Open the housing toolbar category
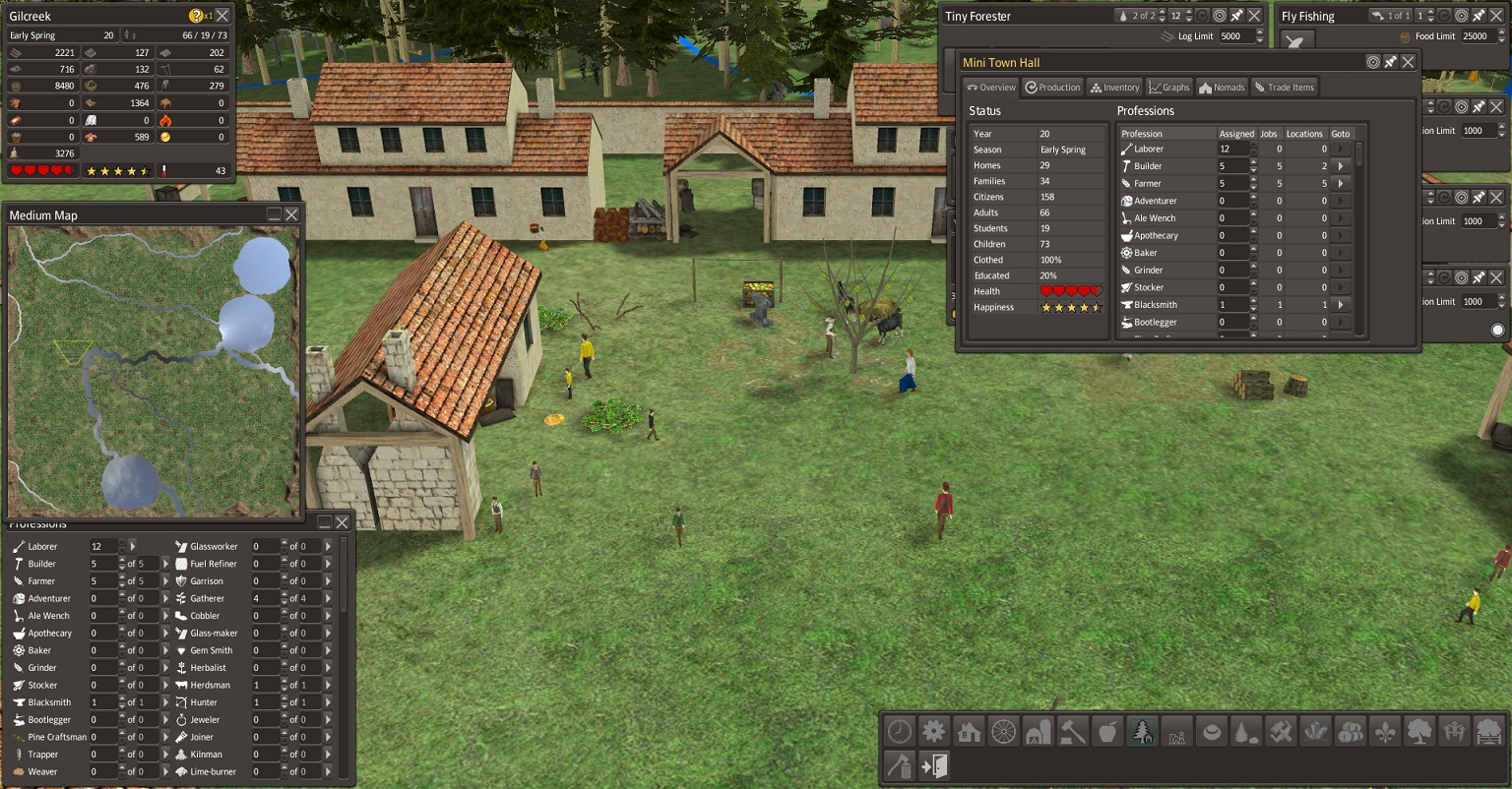 pos(969,731)
